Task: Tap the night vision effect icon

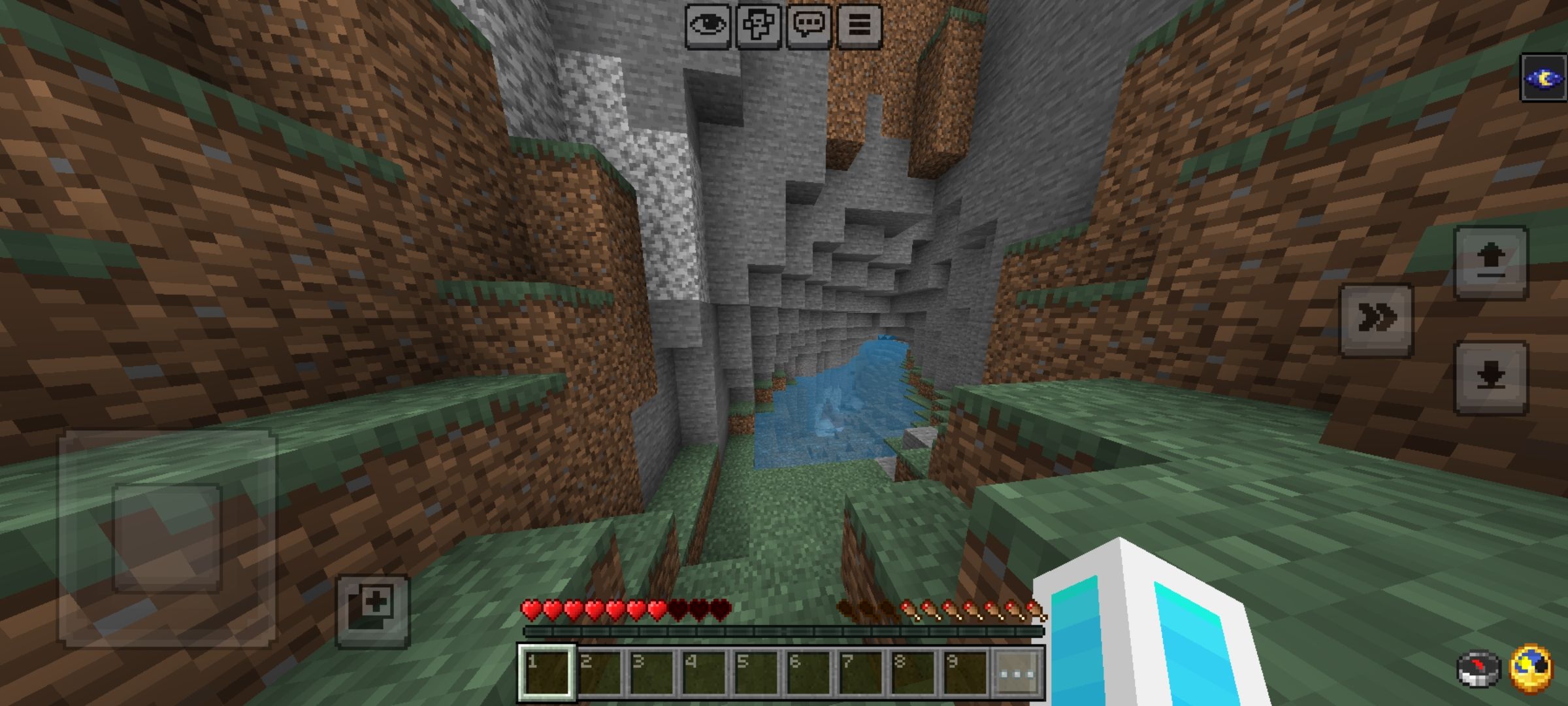Action: click(1544, 78)
